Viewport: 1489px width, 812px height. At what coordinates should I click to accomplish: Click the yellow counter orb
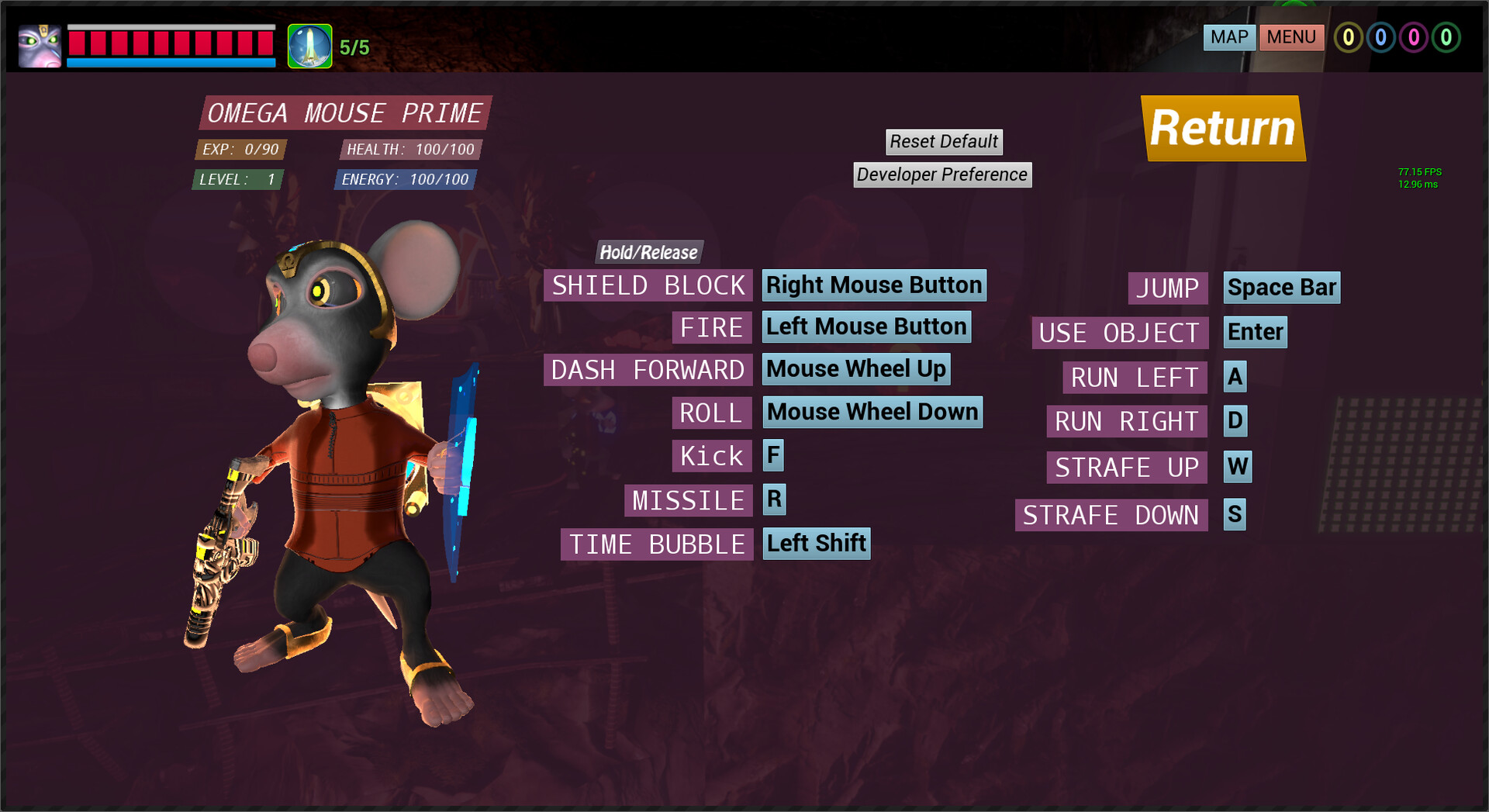pos(1350,37)
